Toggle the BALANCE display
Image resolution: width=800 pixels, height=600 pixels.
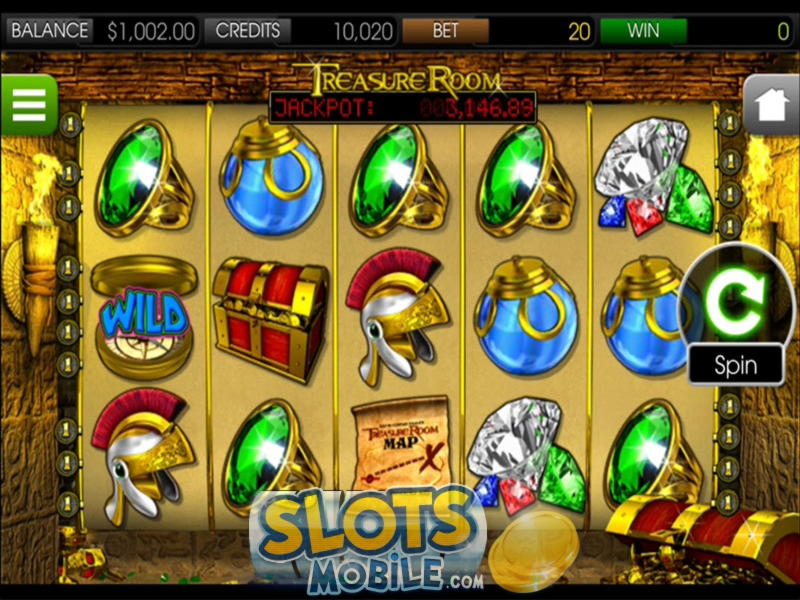[x=49, y=31]
